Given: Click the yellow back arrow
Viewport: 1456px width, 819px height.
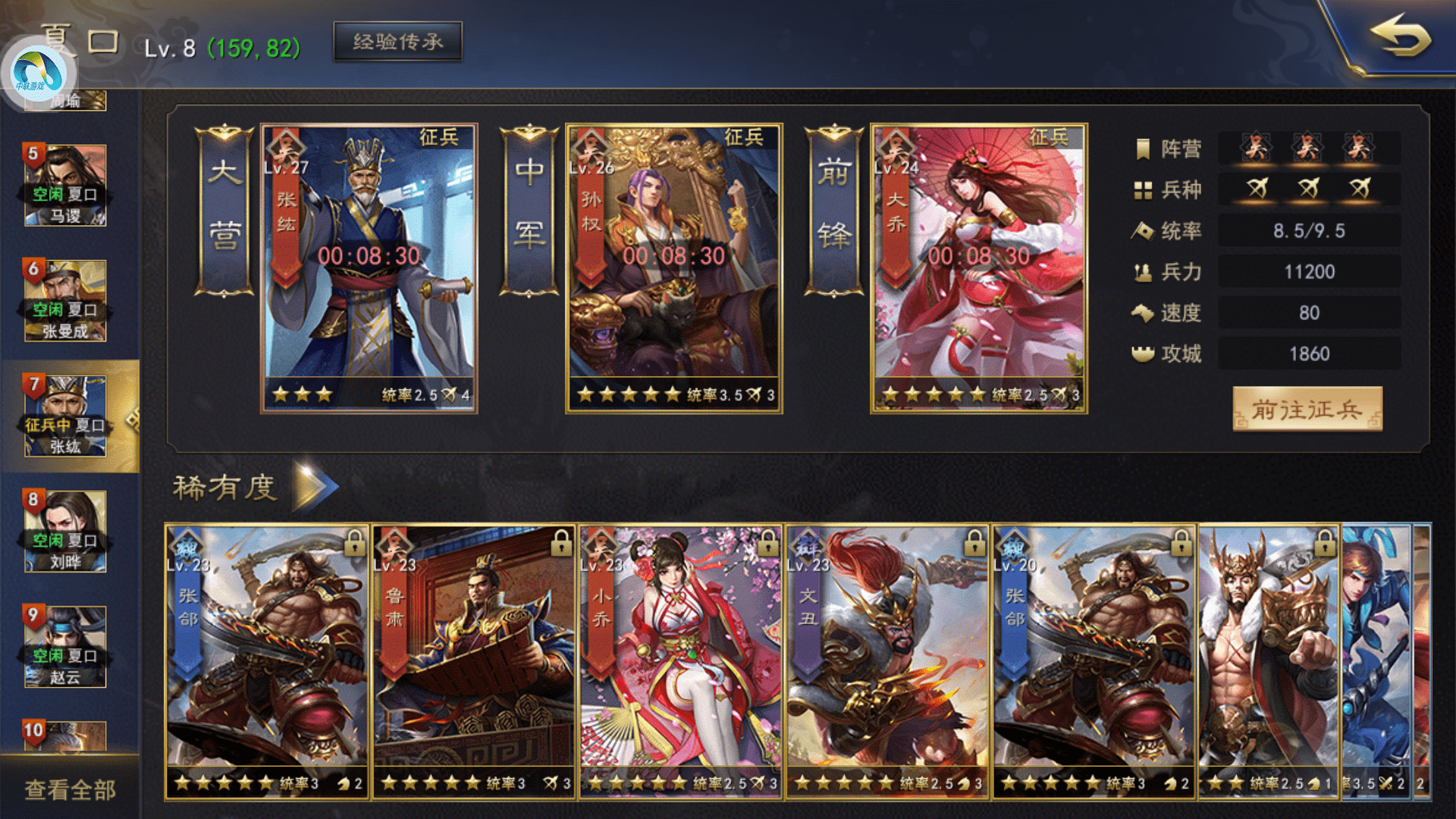Looking at the screenshot, I should [1399, 36].
